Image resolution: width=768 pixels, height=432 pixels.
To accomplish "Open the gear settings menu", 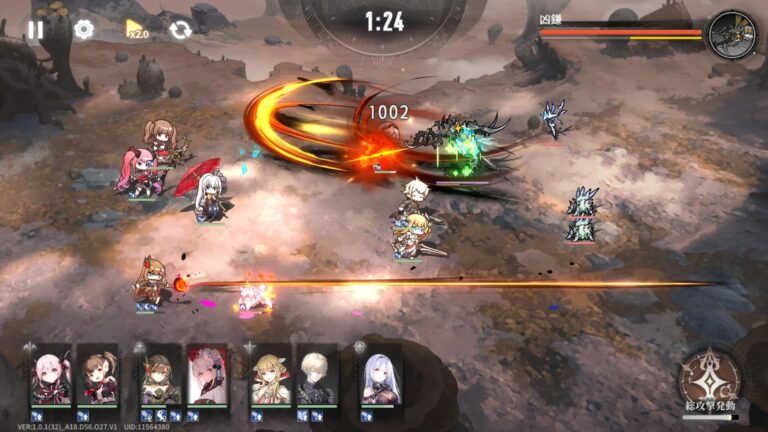I will point(84,29).
